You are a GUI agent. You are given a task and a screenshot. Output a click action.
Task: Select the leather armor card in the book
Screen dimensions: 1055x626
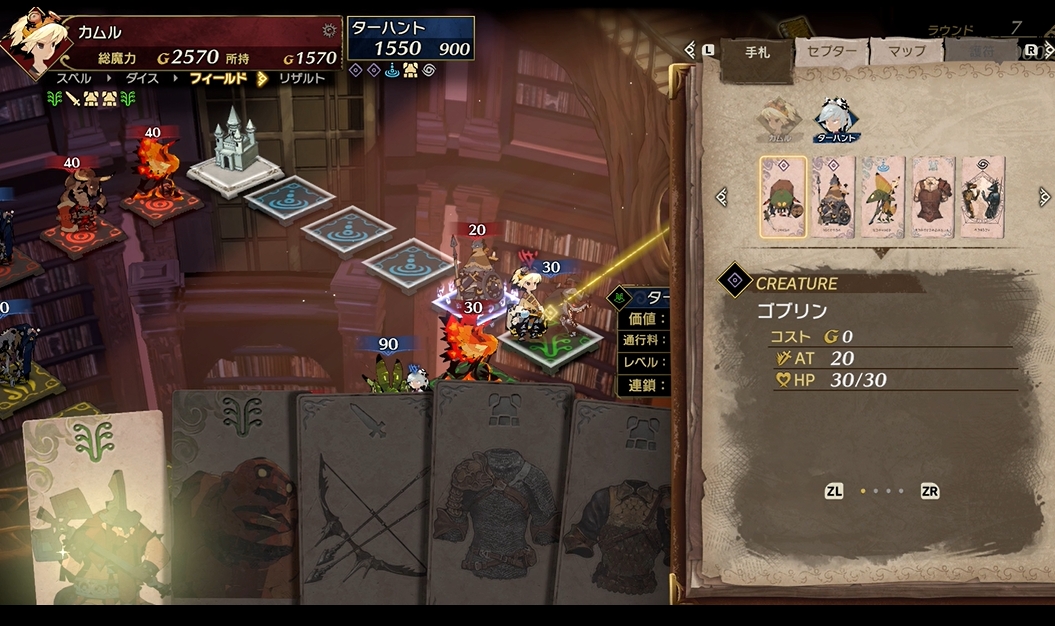click(x=933, y=197)
